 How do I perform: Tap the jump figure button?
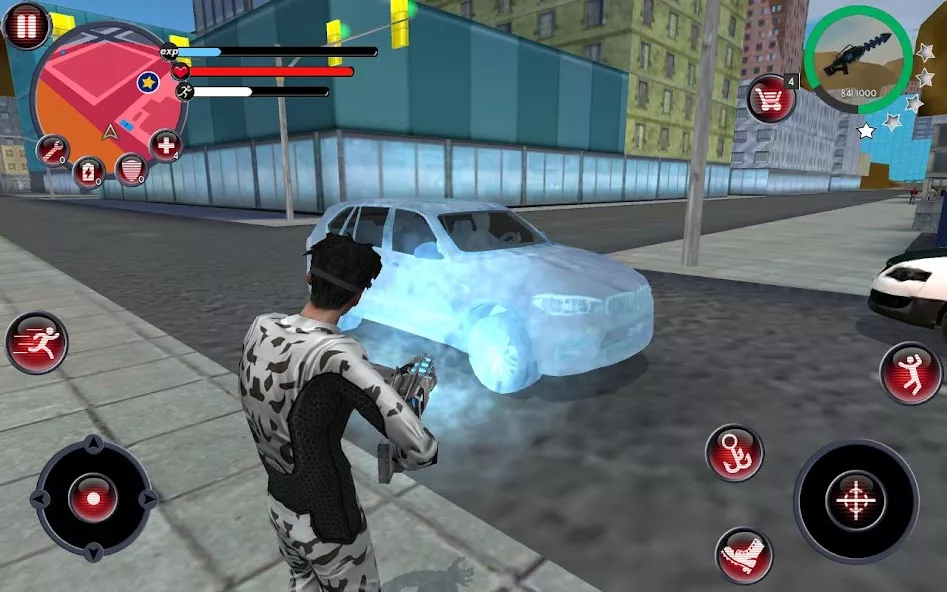point(910,373)
